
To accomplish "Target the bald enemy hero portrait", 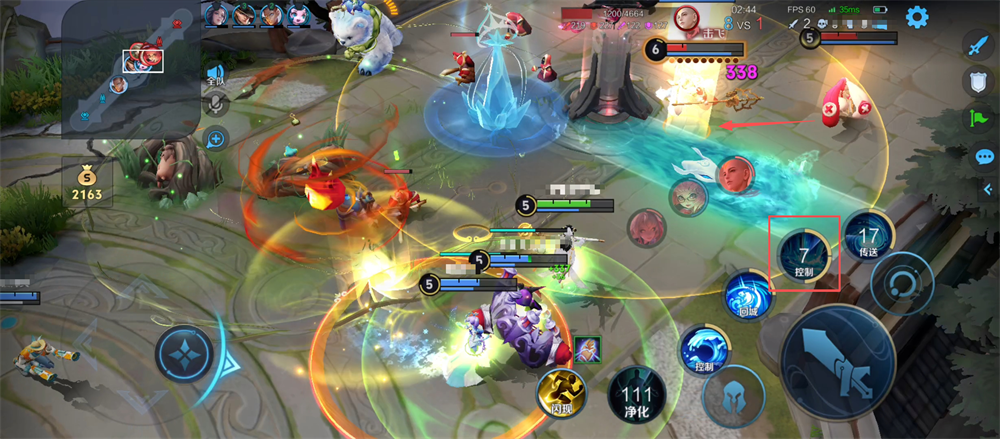I will click(x=736, y=174).
